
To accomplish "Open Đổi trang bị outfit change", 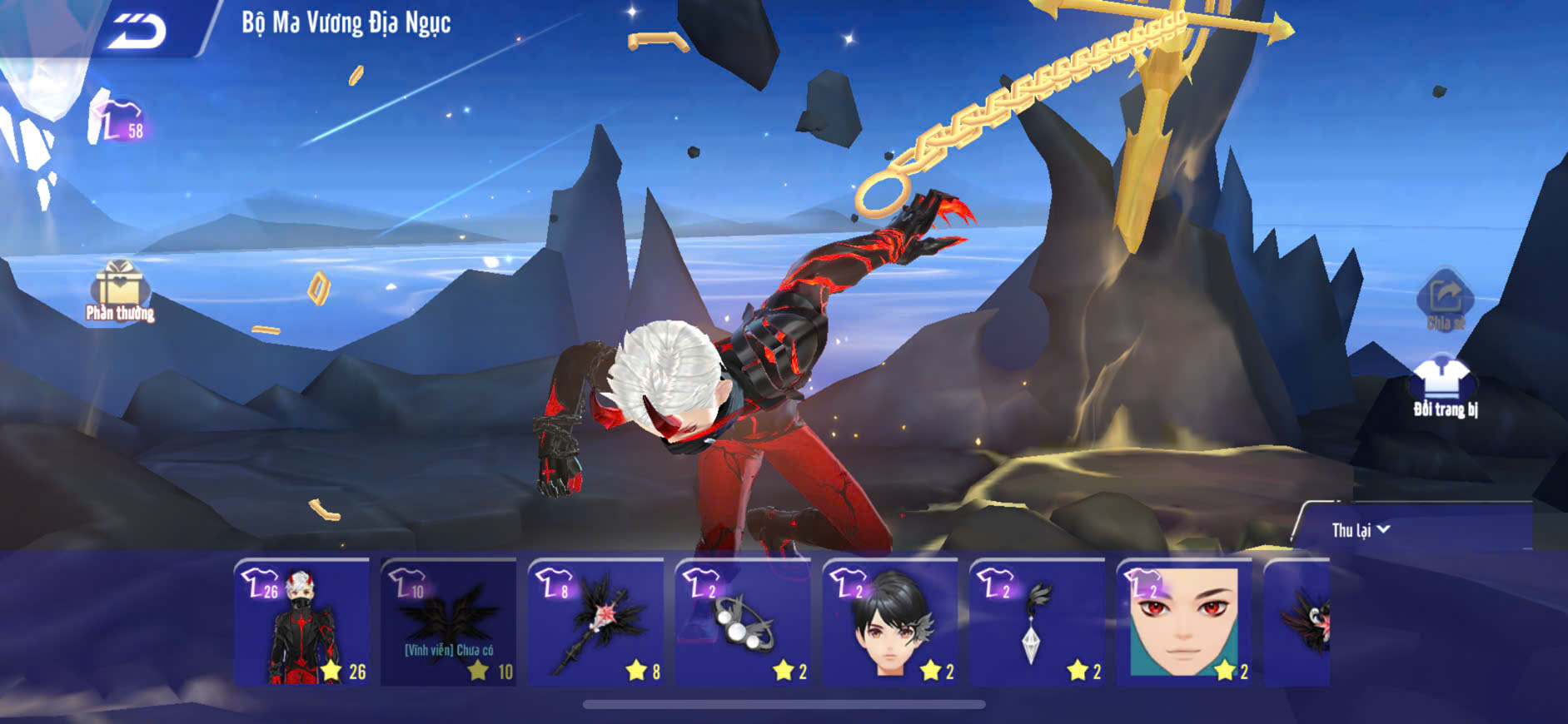I will point(1444,386).
